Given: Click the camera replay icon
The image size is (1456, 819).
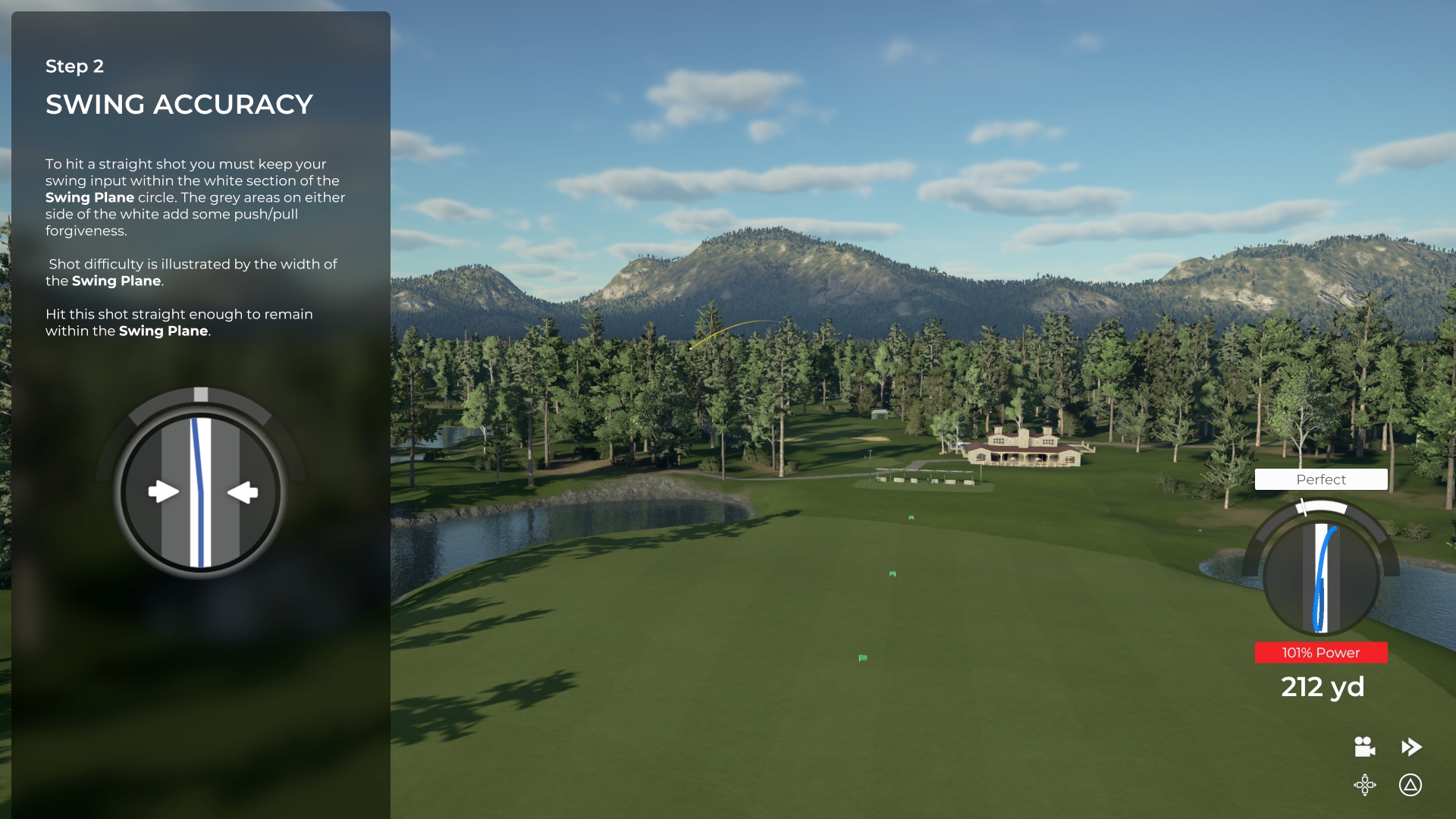Looking at the screenshot, I should (x=1364, y=747).
